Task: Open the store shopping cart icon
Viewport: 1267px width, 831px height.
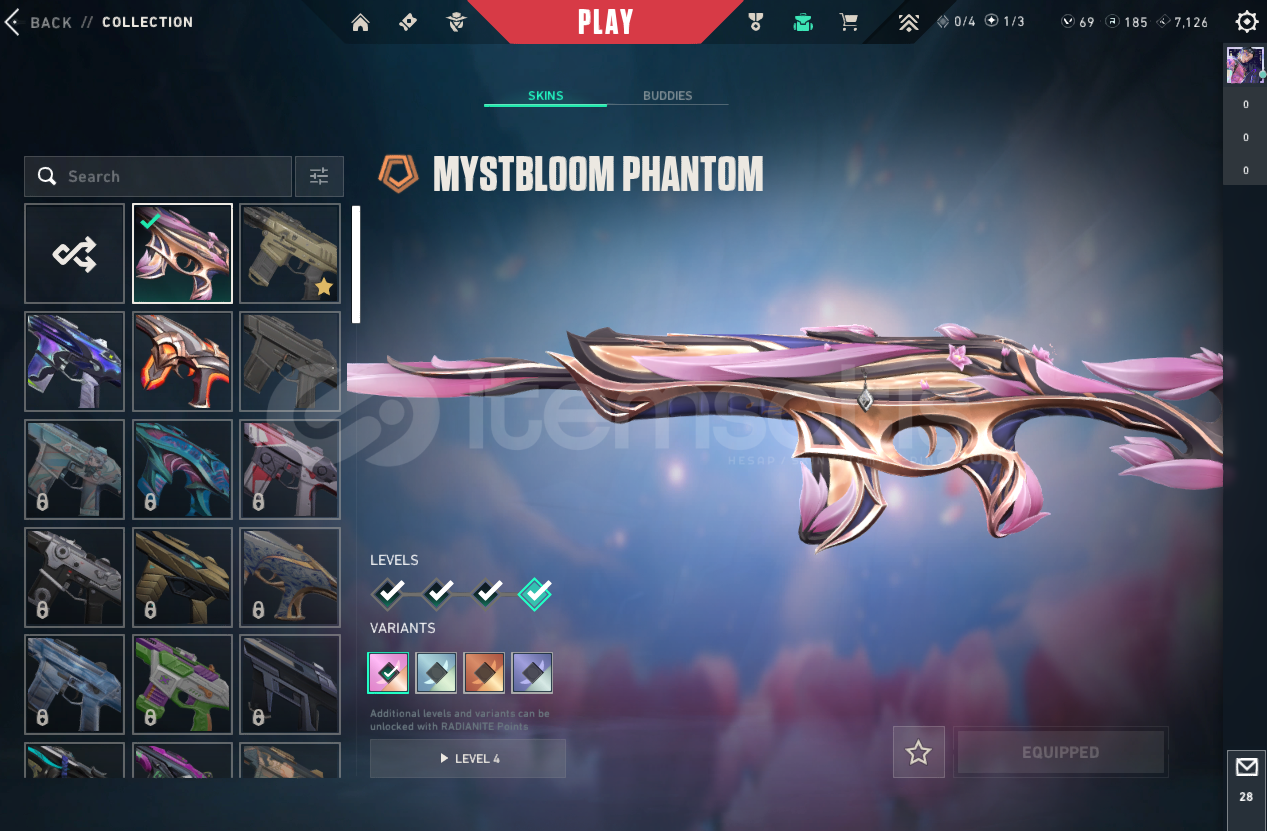Action: pyautogui.click(x=849, y=22)
